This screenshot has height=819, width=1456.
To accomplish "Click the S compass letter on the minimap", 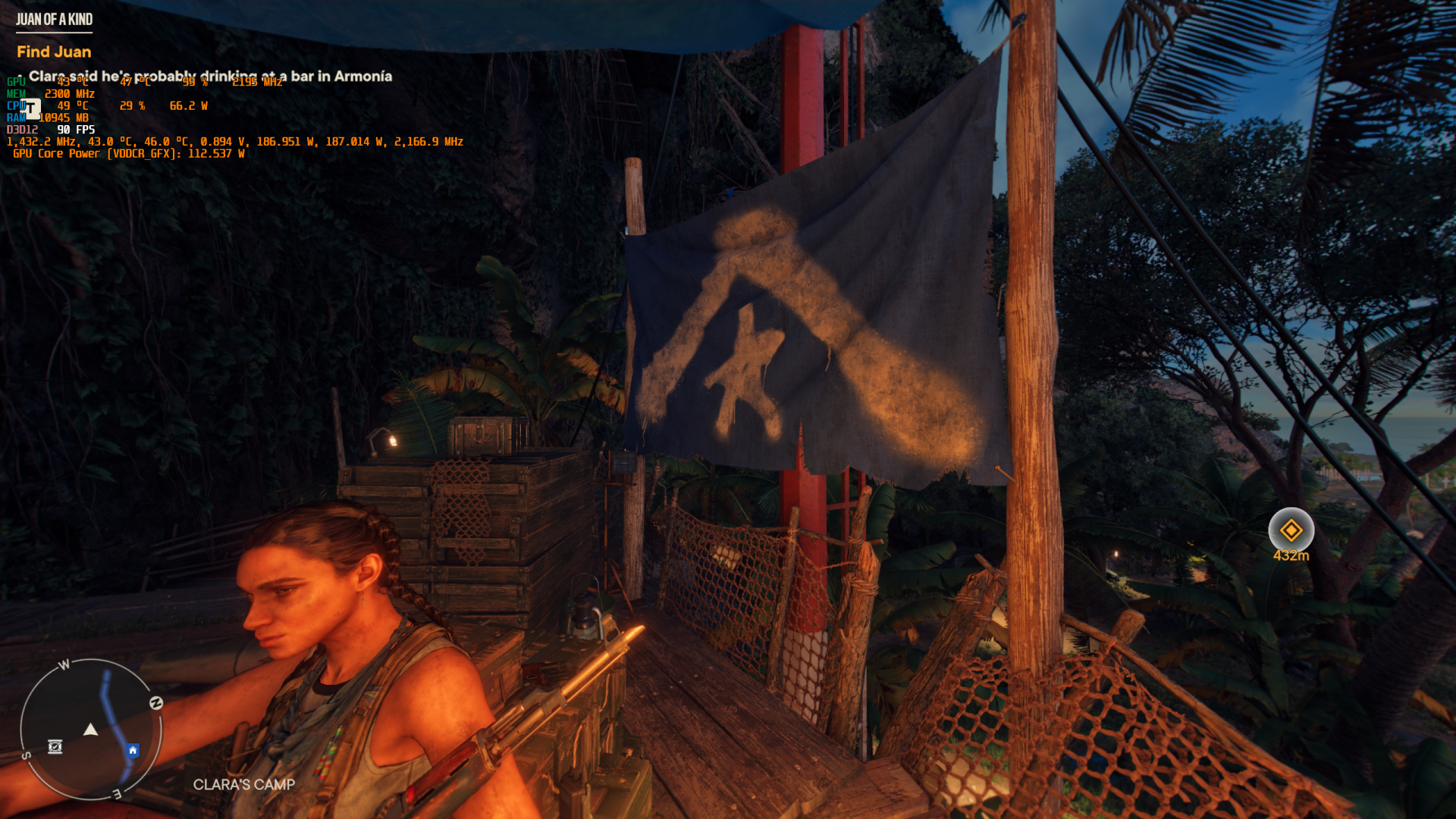I will point(27,754).
